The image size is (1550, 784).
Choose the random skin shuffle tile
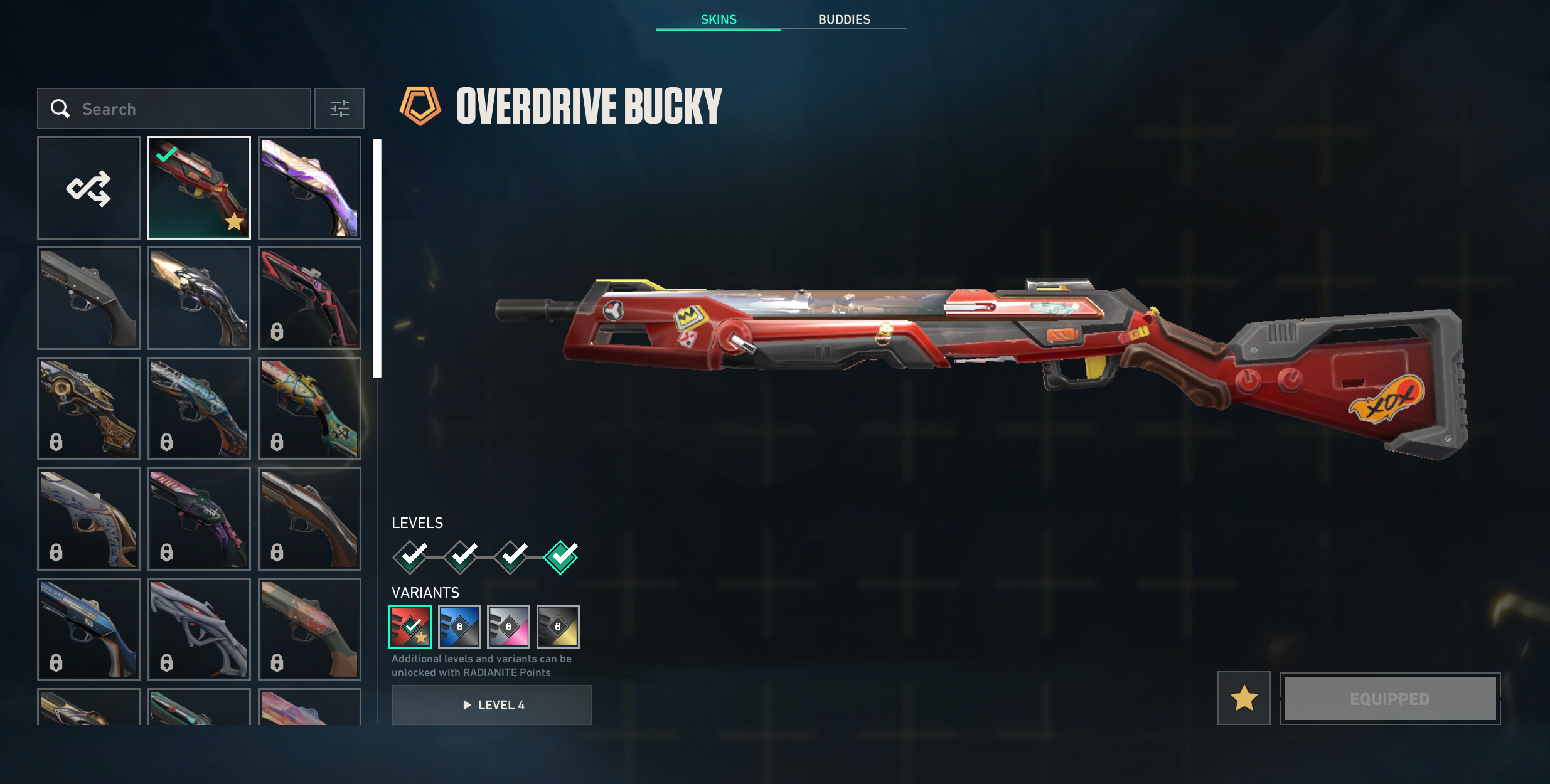[x=88, y=188]
